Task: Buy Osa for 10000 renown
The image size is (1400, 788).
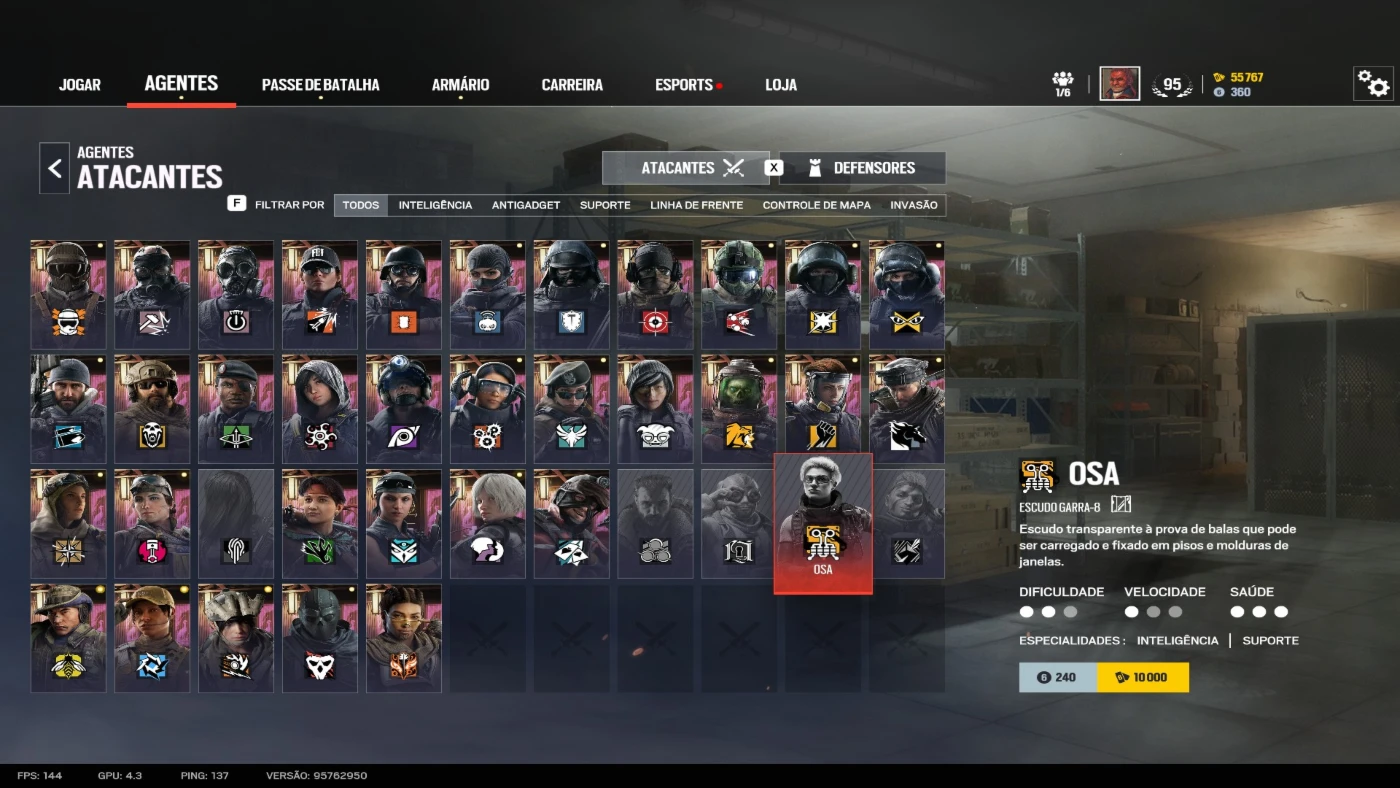Action: coord(1142,677)
